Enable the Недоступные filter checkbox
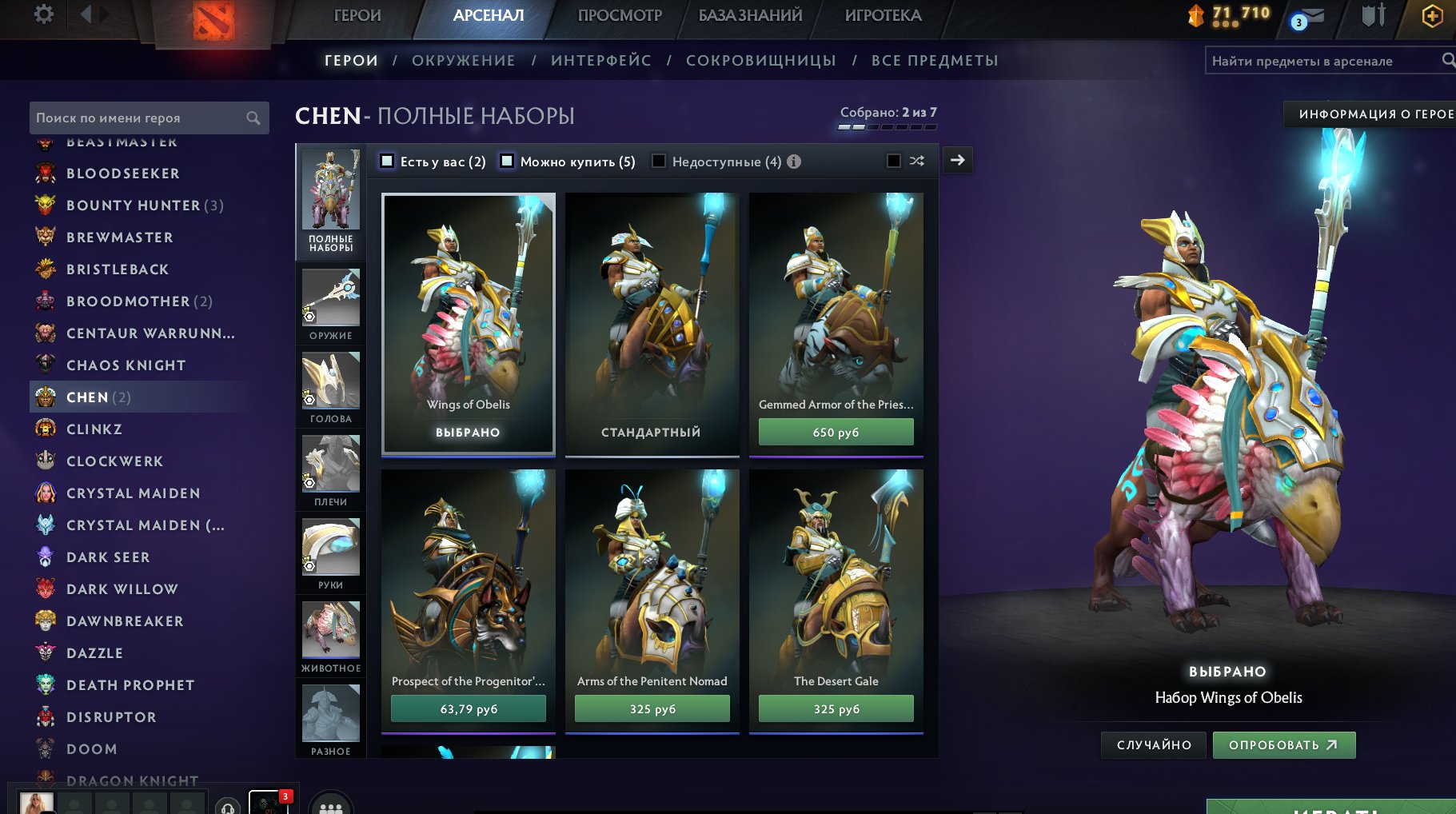 [659, 162]
